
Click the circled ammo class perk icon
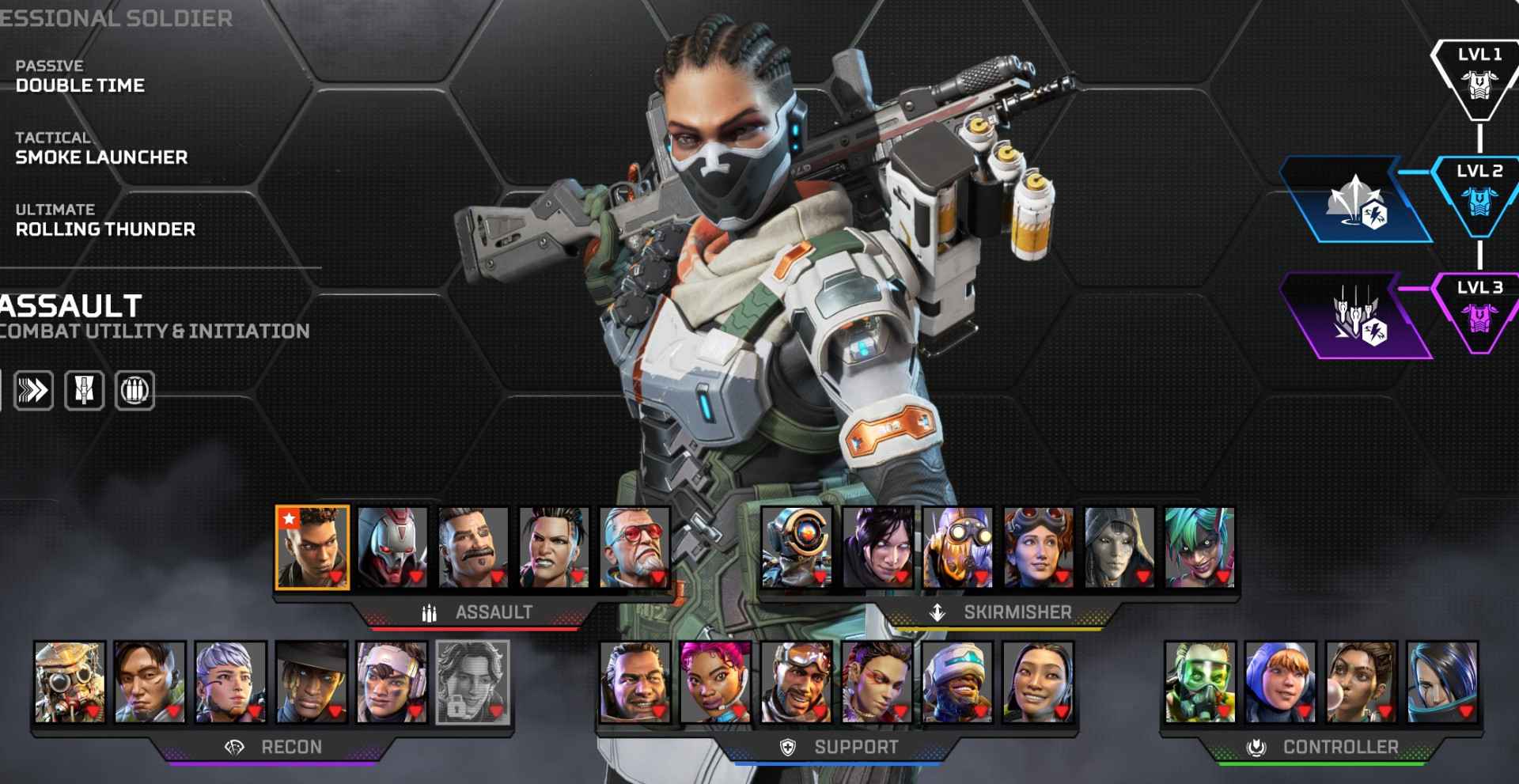click(134, 389)
